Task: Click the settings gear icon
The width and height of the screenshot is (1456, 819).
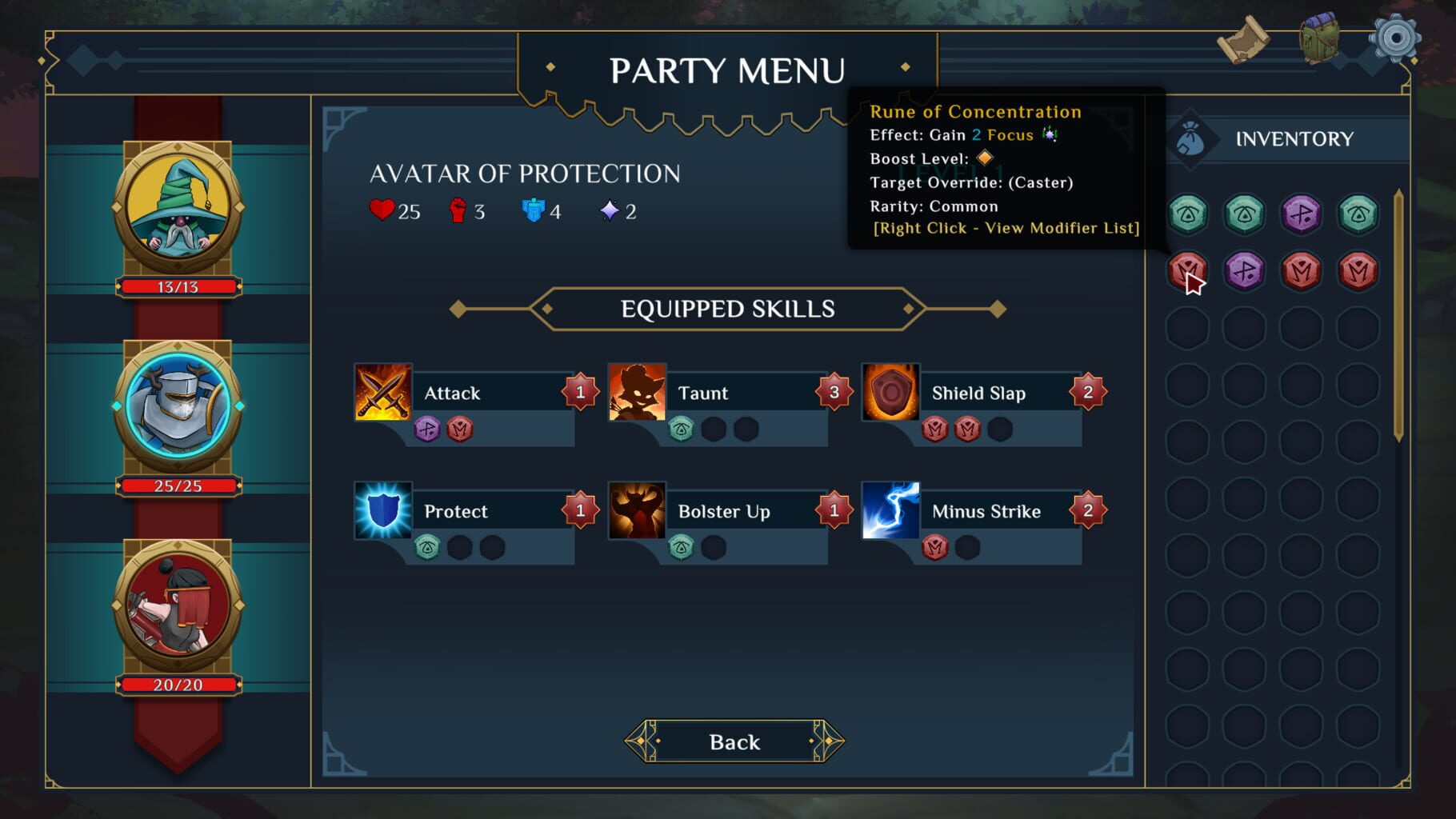Action: pyautogui.click(x=1396, y=35)
